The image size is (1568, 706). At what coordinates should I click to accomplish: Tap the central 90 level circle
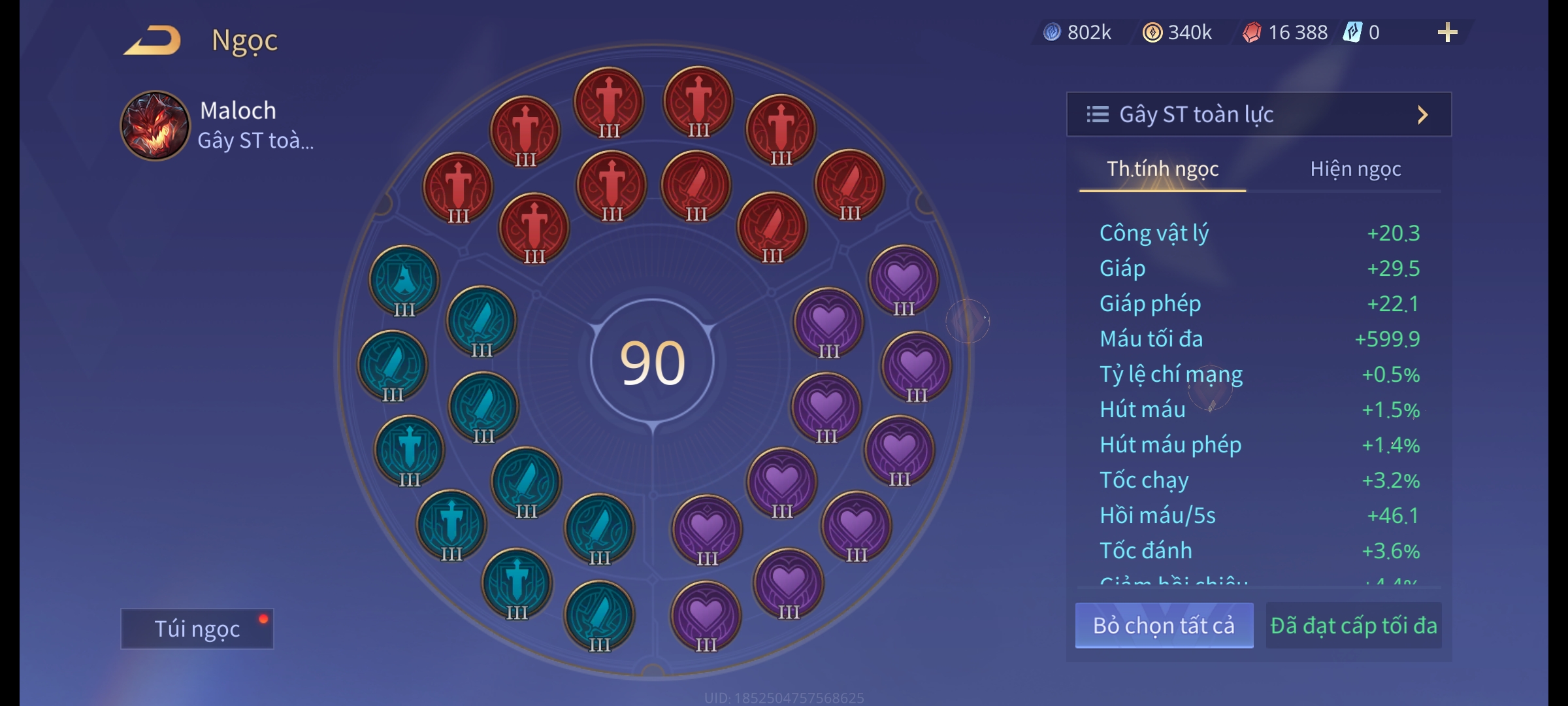pos(652,363)
